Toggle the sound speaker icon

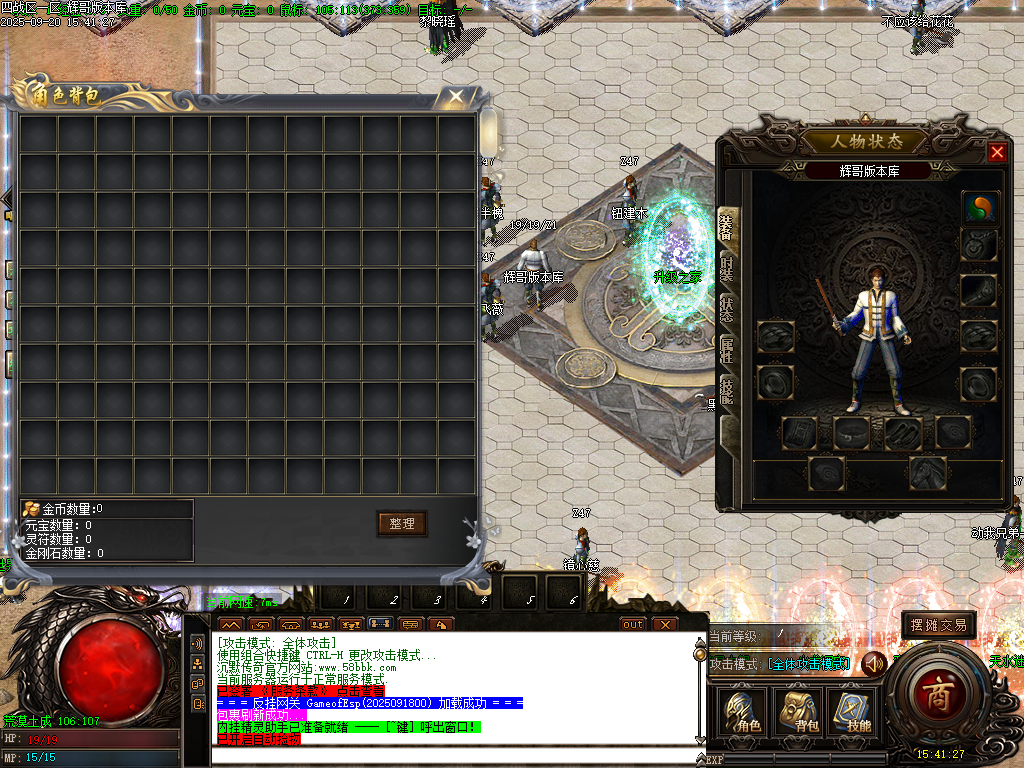pyautogui.click(x=875, y=663)
